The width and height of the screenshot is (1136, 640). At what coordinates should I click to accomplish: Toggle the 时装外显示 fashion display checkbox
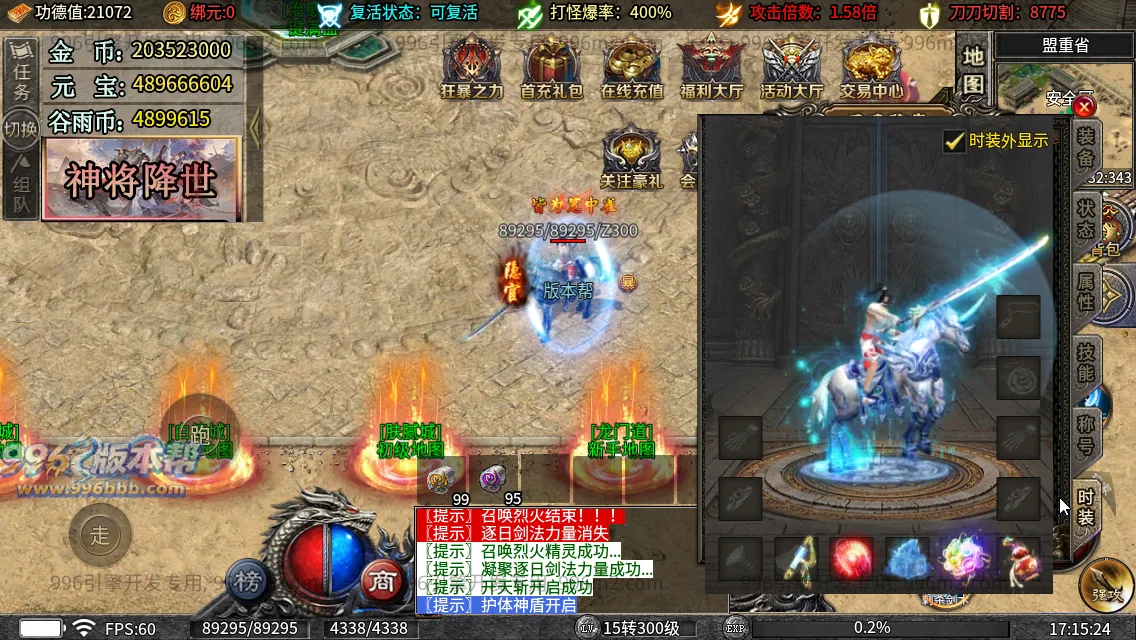(955, 141)
